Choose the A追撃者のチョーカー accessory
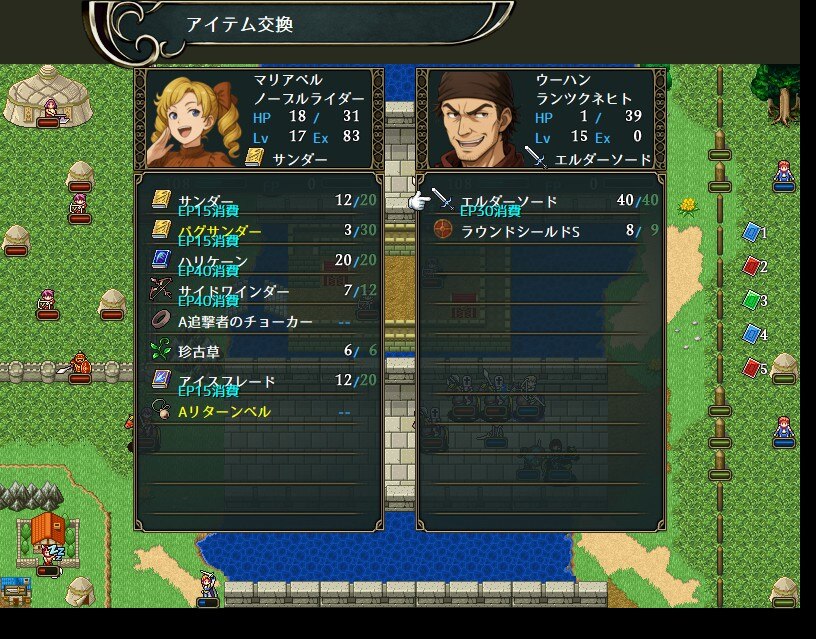 [x=258, y=321]
